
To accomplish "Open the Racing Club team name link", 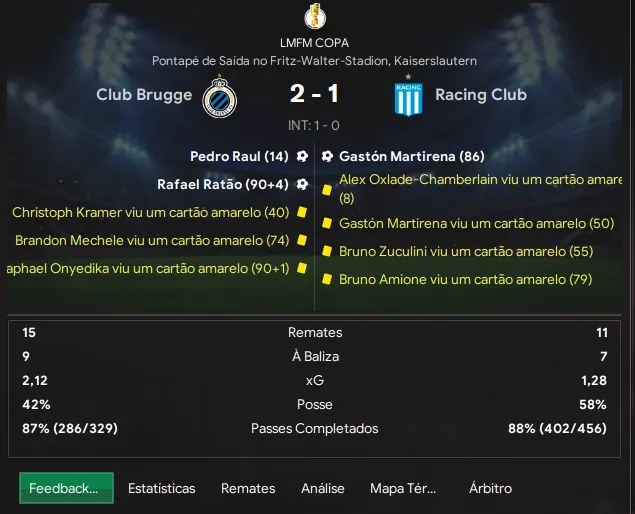I will 480,95.
